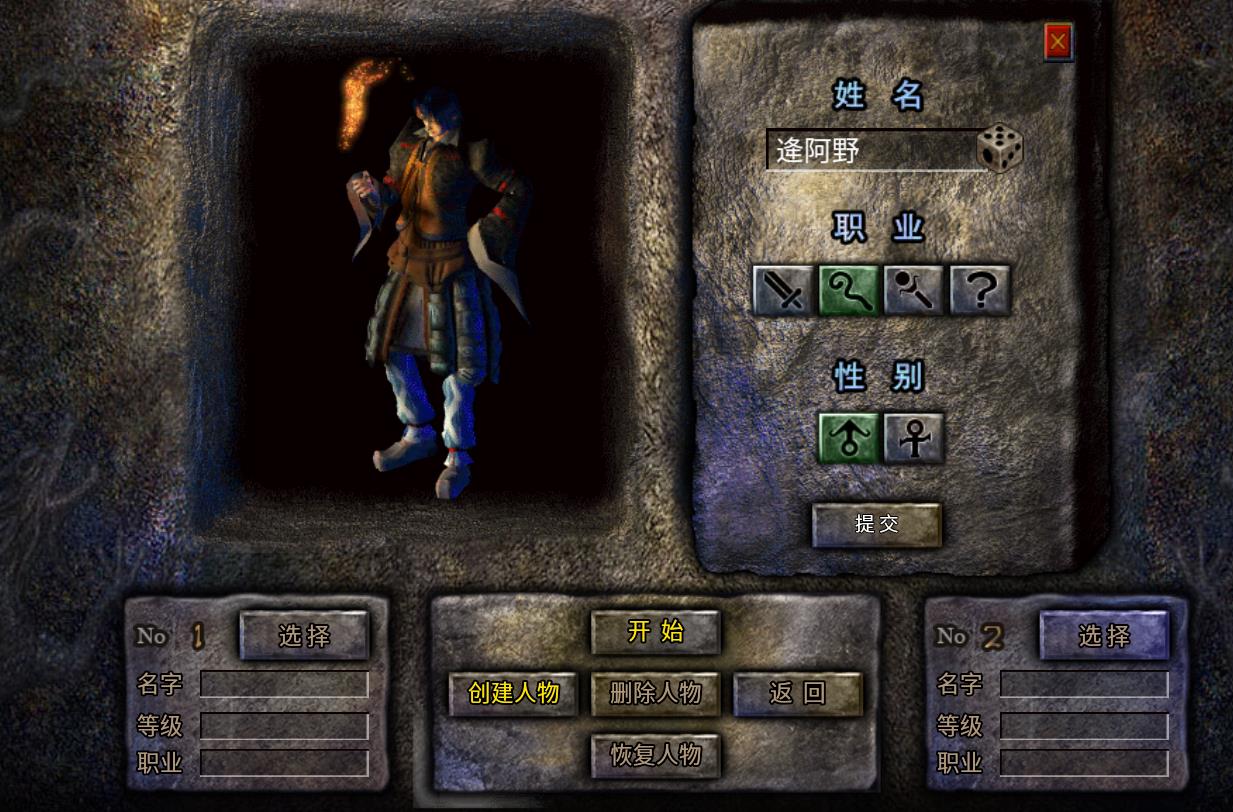
Task: Submit the new character with 提交
Action: point(877,524)
